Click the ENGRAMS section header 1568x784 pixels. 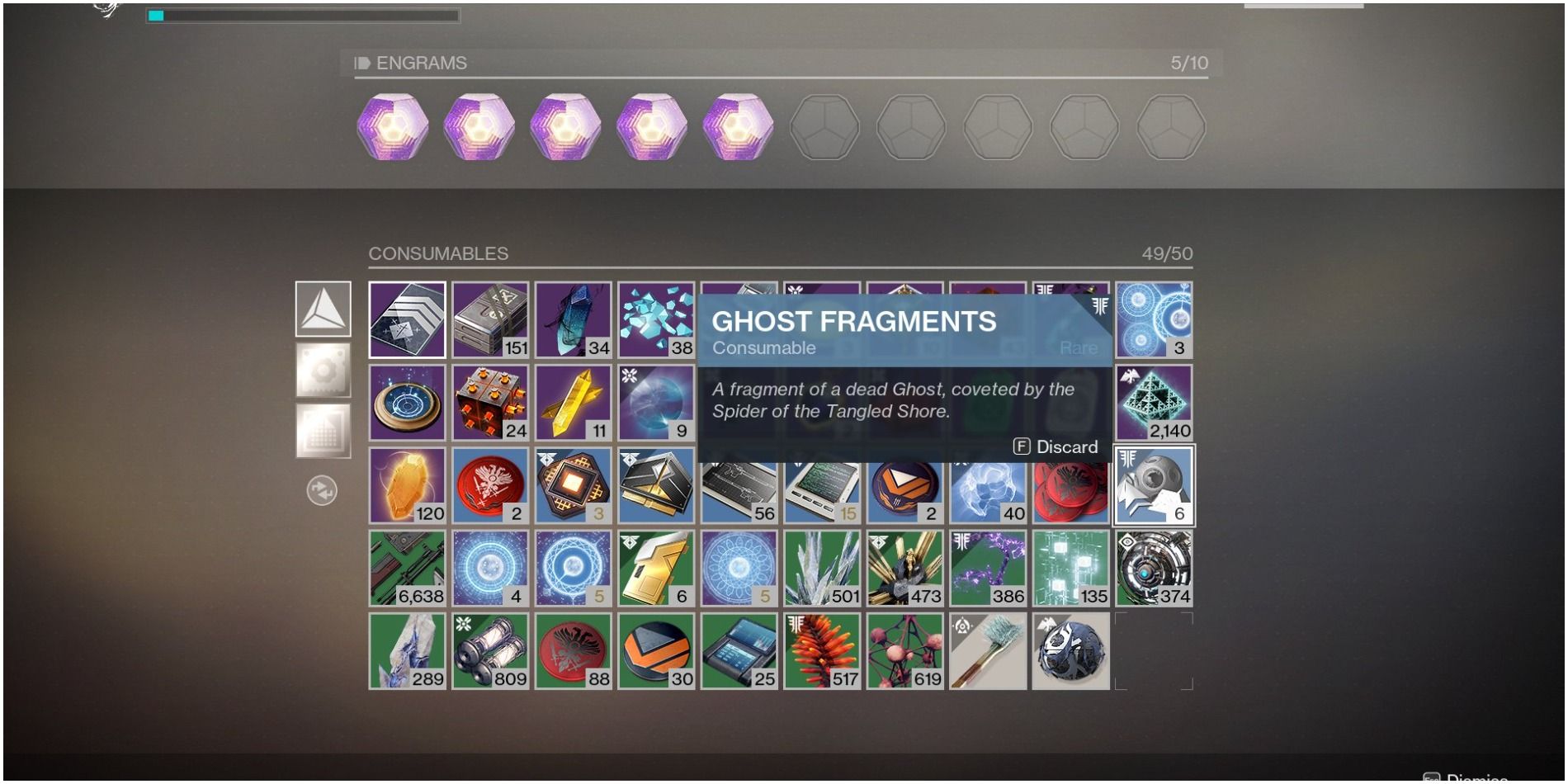(420, 62)
